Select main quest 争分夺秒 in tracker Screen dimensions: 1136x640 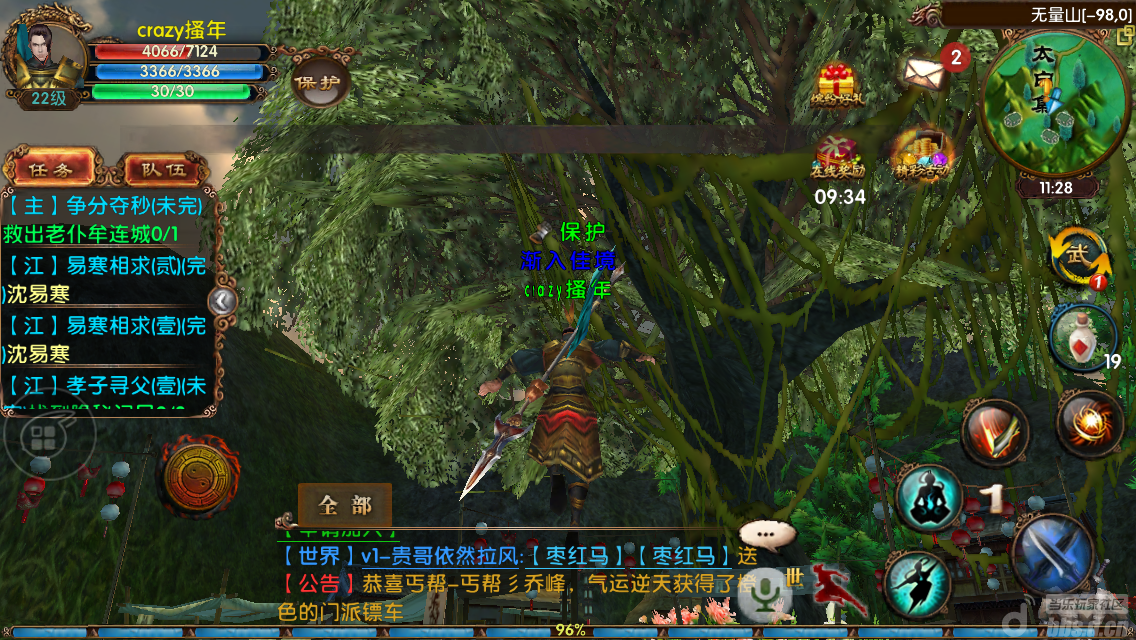(106, 207)
